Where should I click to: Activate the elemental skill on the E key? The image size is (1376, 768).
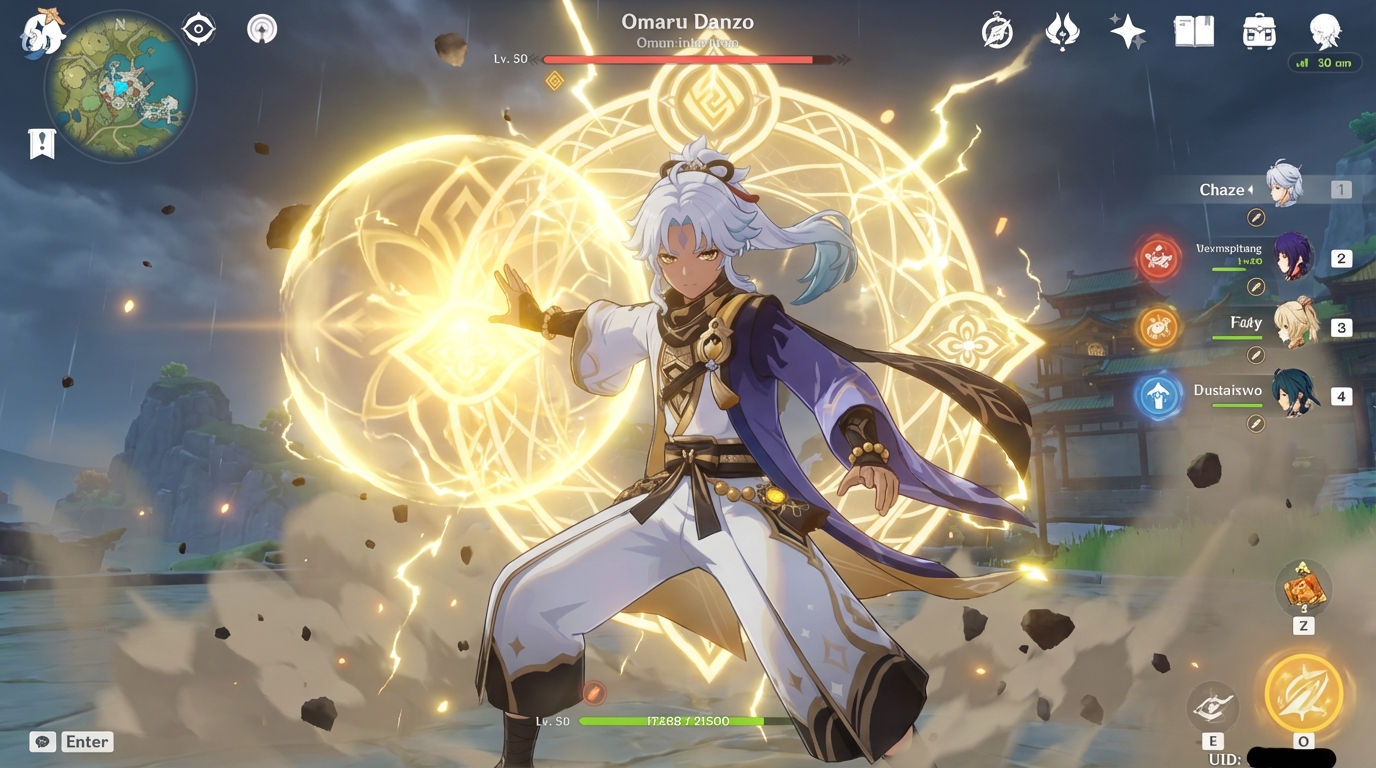(1213, 707)
